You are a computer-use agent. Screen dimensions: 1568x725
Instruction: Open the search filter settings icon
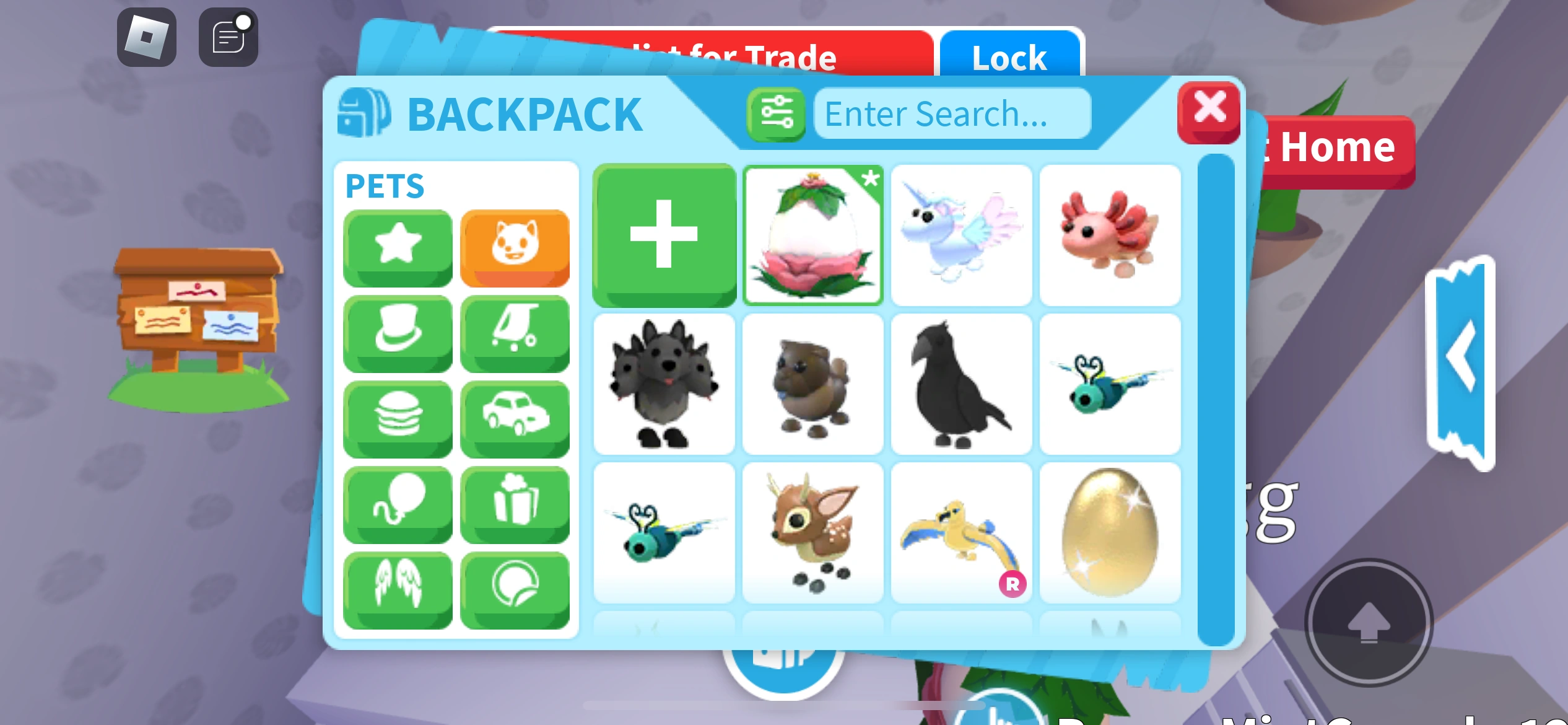[x=776, y=113]
